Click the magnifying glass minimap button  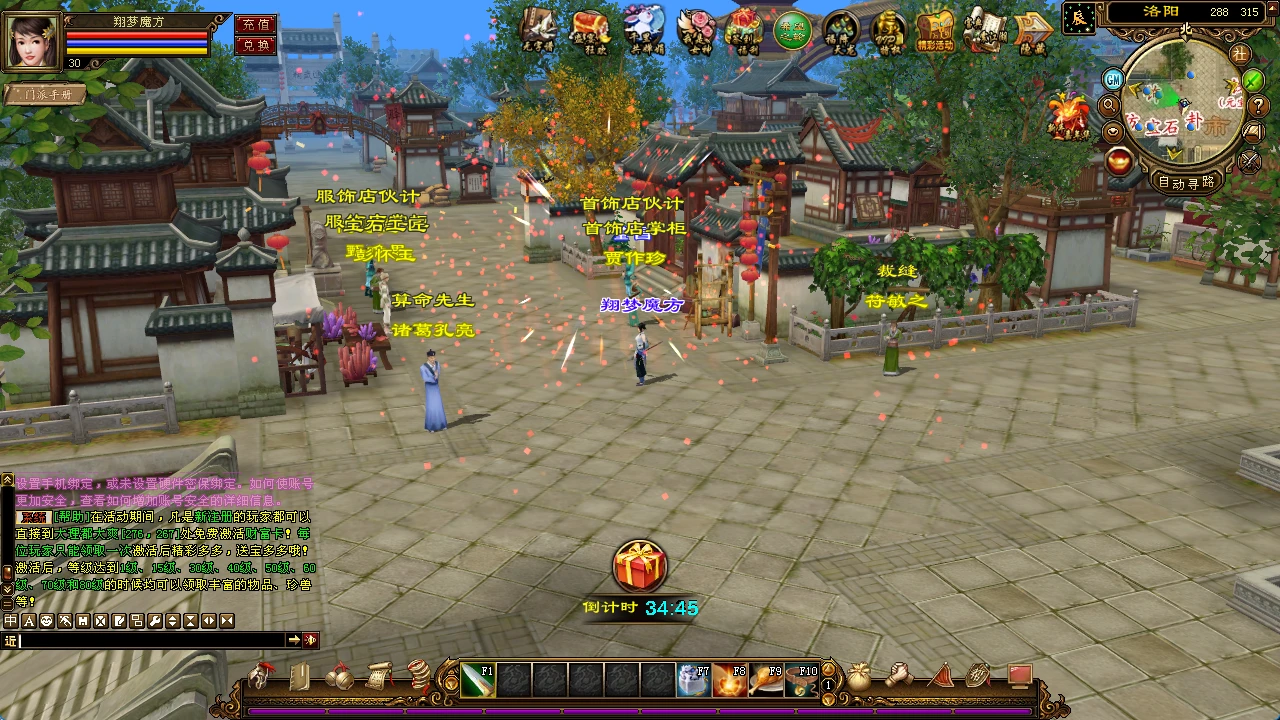1109,105
